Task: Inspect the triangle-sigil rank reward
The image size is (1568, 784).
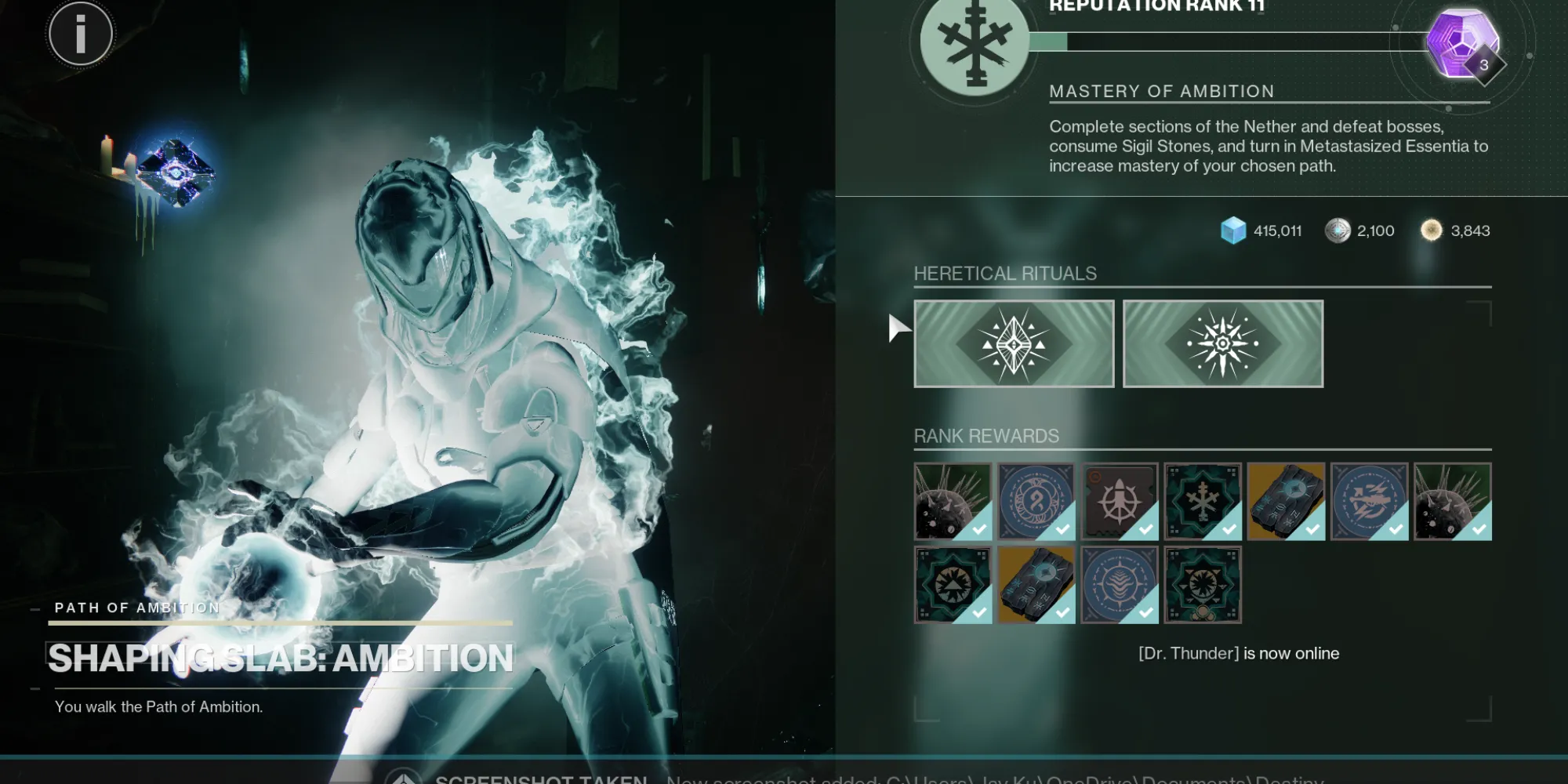Action: (x=953, y=585)
